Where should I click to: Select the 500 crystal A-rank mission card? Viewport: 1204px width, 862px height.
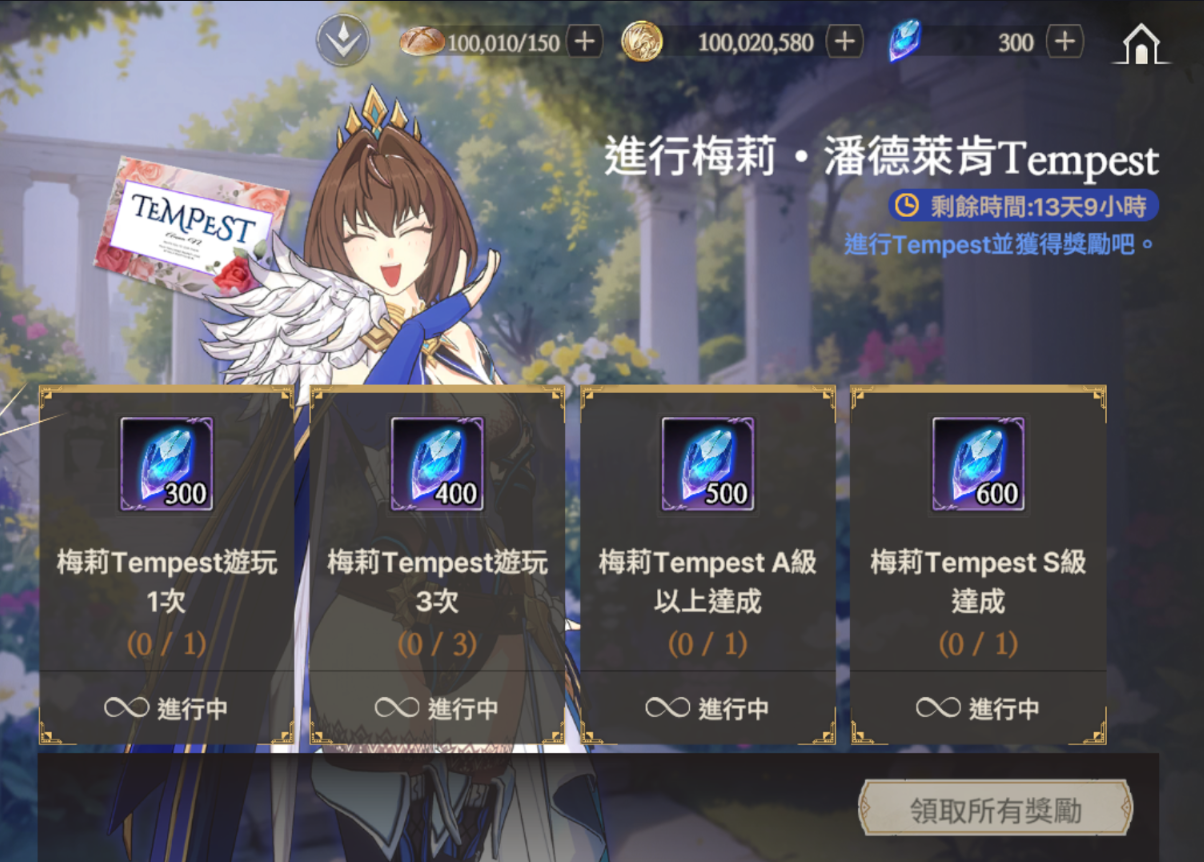click(x=708, y=565)
